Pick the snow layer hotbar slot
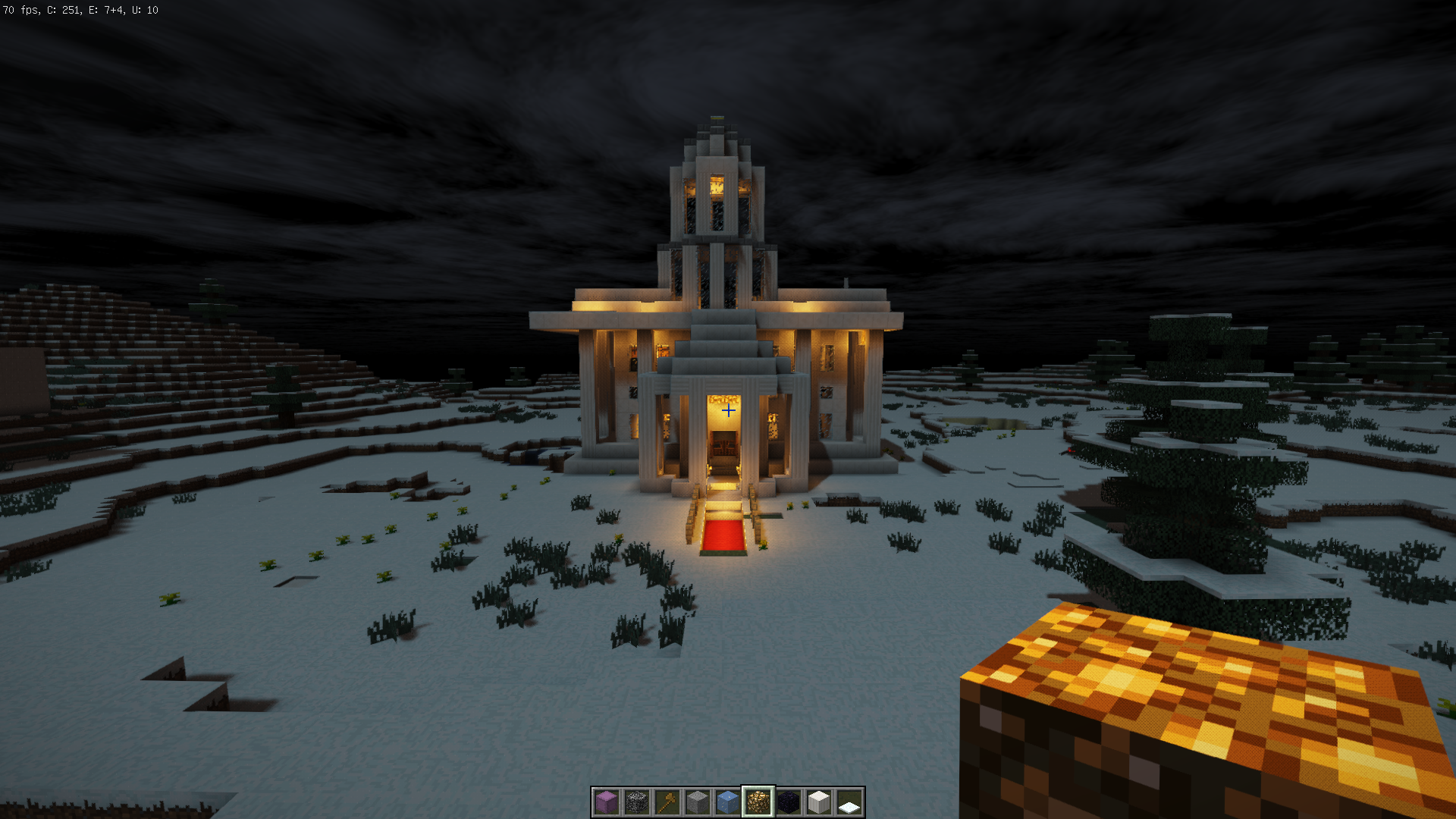Viewport: 1456px width, 819px height. (x=849, y=802)
